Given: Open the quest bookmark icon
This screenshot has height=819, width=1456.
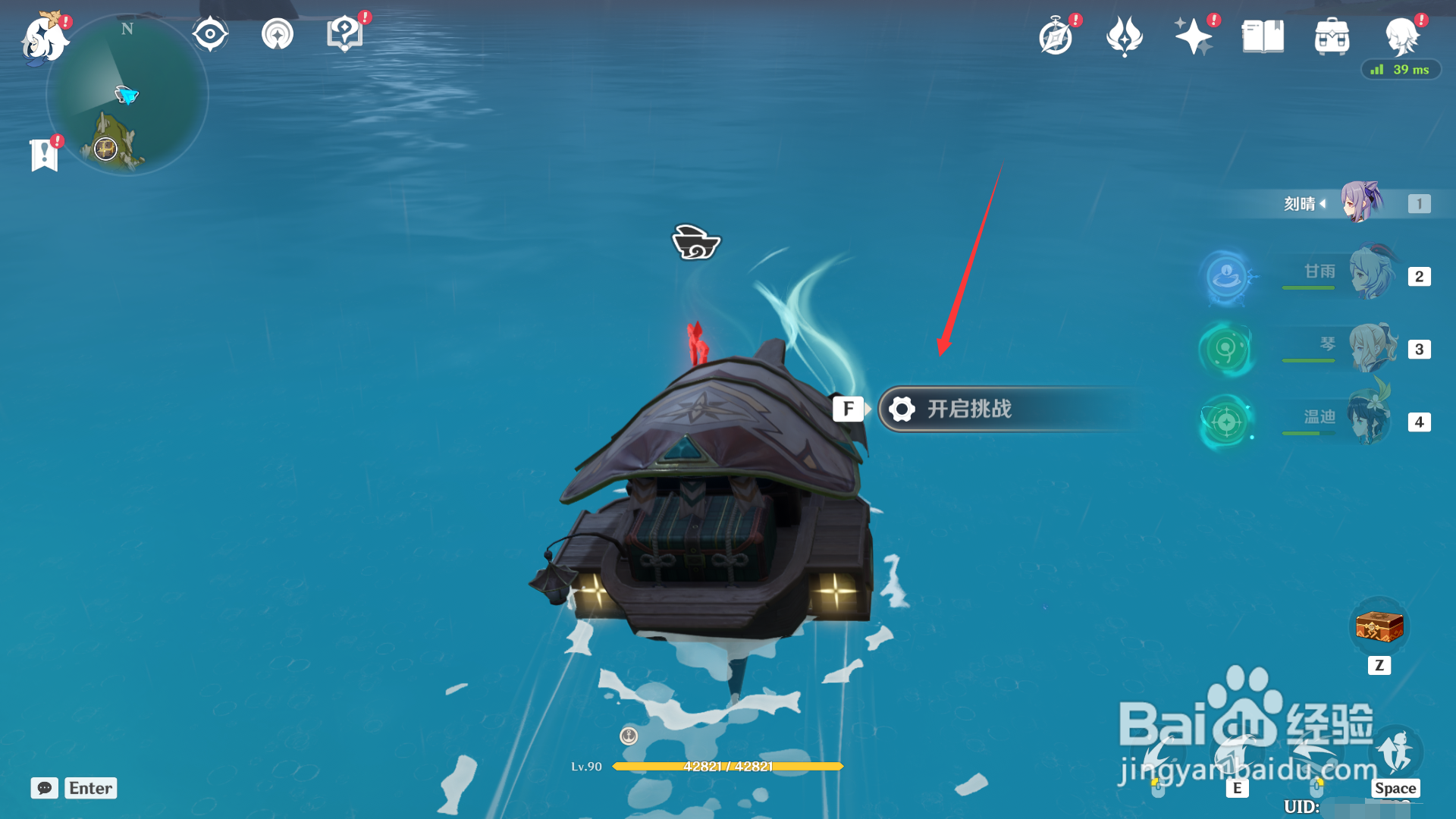Looking at the screenshot, I should point(45,155).
